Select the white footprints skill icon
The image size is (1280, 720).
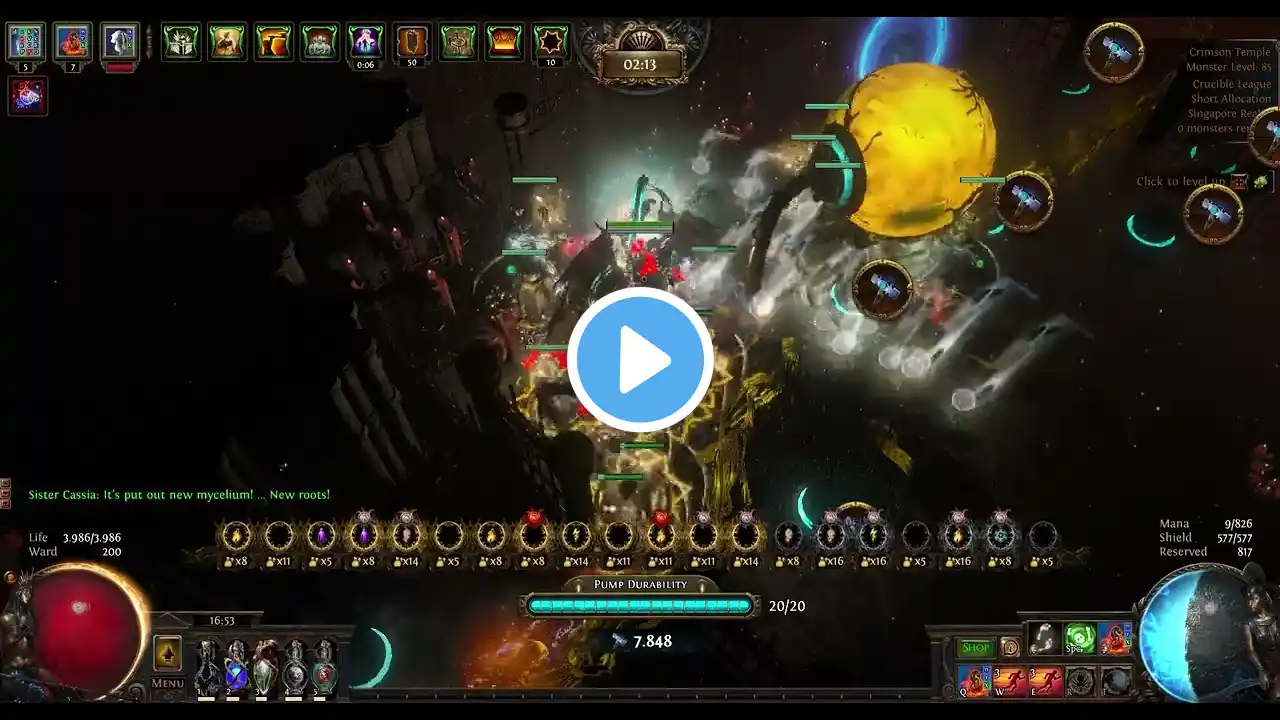(x=1044, y=638)
